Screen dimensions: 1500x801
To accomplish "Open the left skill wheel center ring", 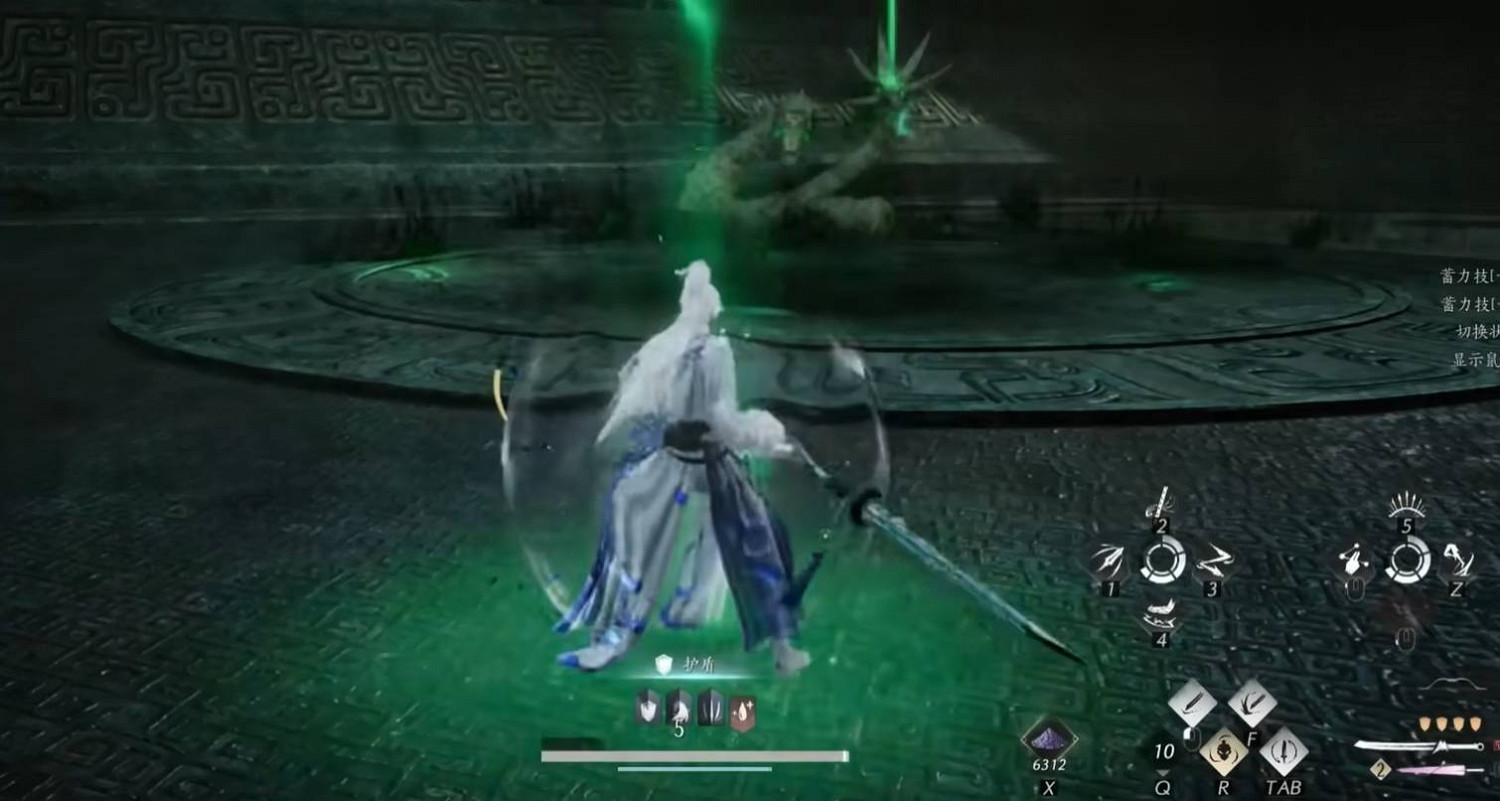I will (1162, 560).
